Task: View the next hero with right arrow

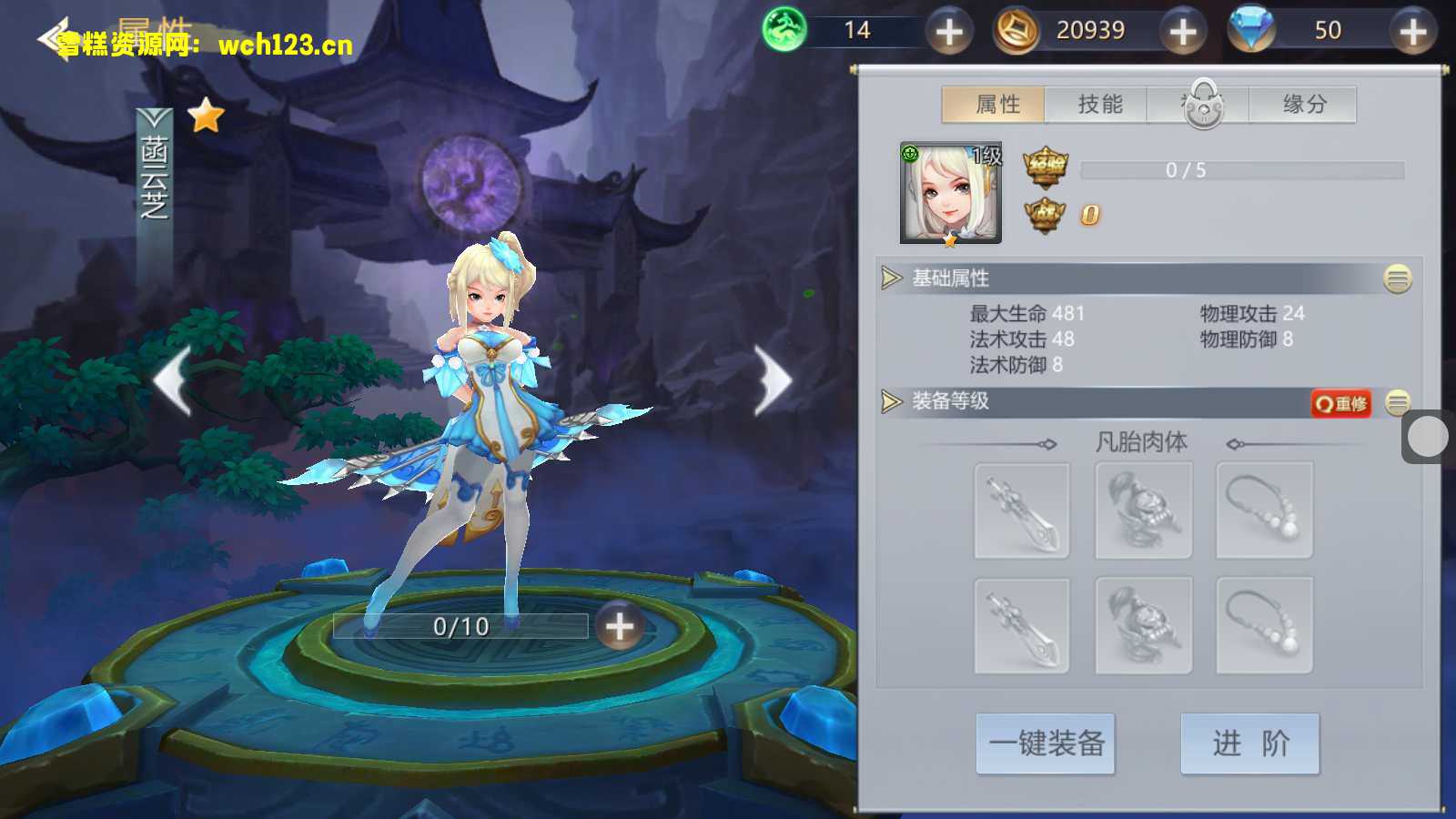Action: coord(773,380)
